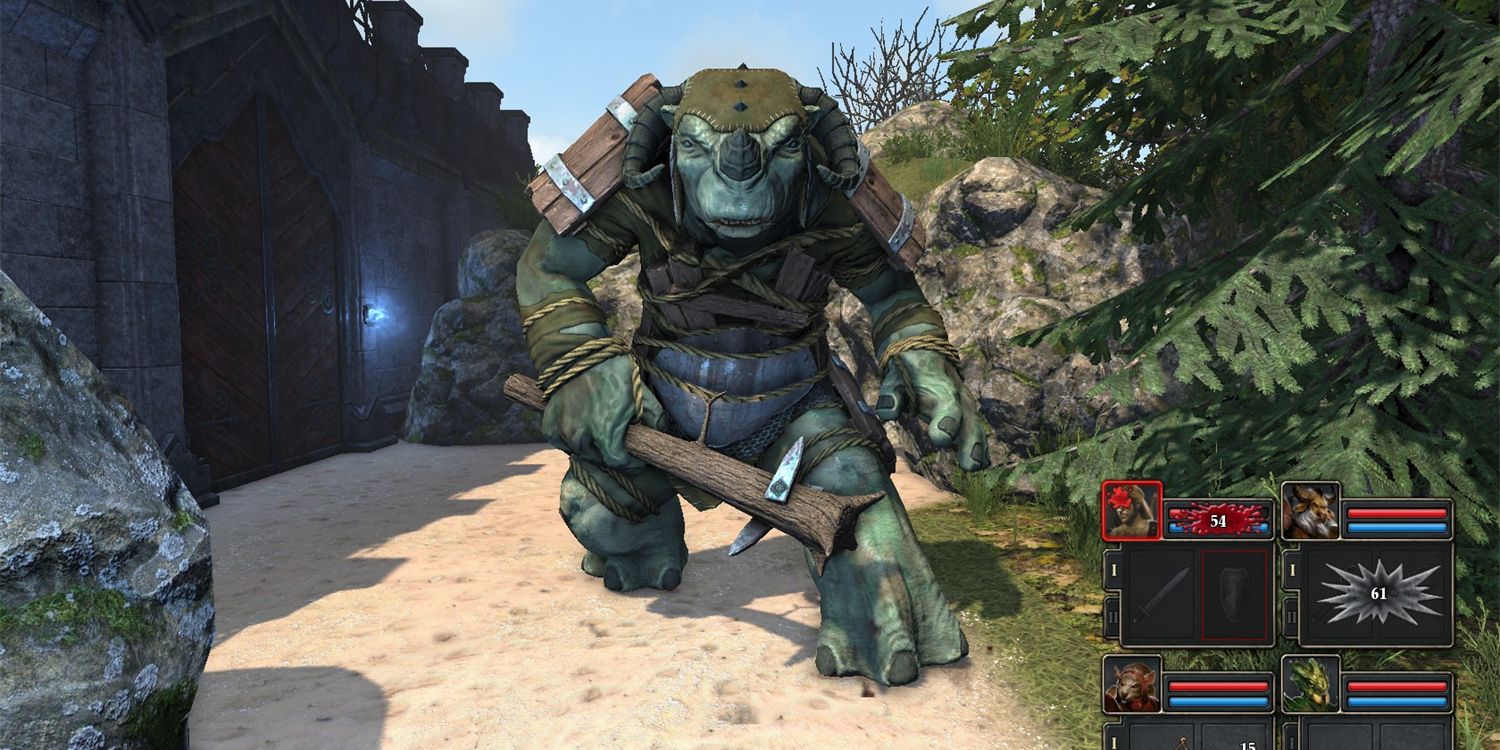
Task: Switch to the lizardman's weapon set I tab
Action: [1291, 742]
